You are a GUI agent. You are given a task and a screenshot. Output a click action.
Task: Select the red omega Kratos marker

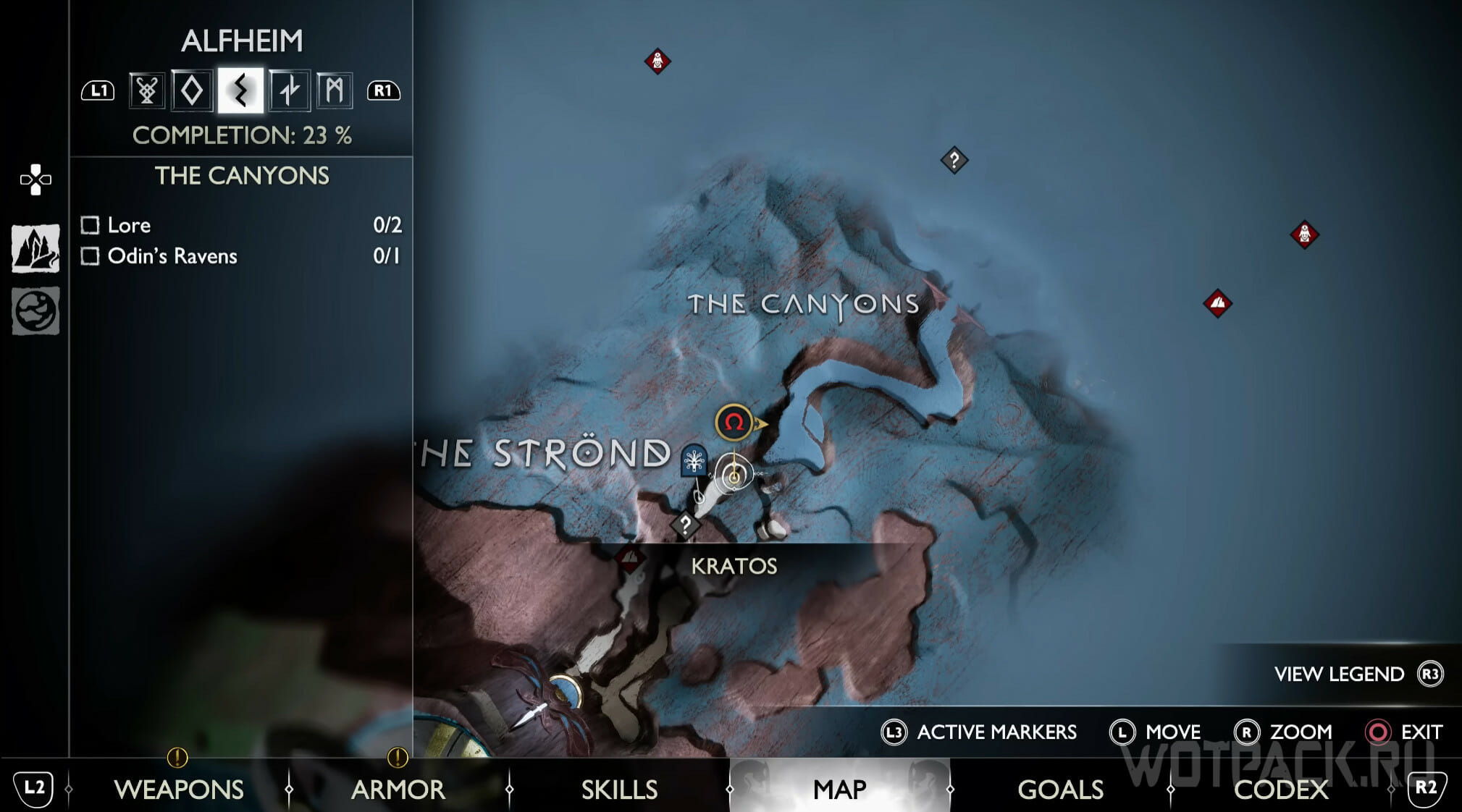(x=734, y=422)
